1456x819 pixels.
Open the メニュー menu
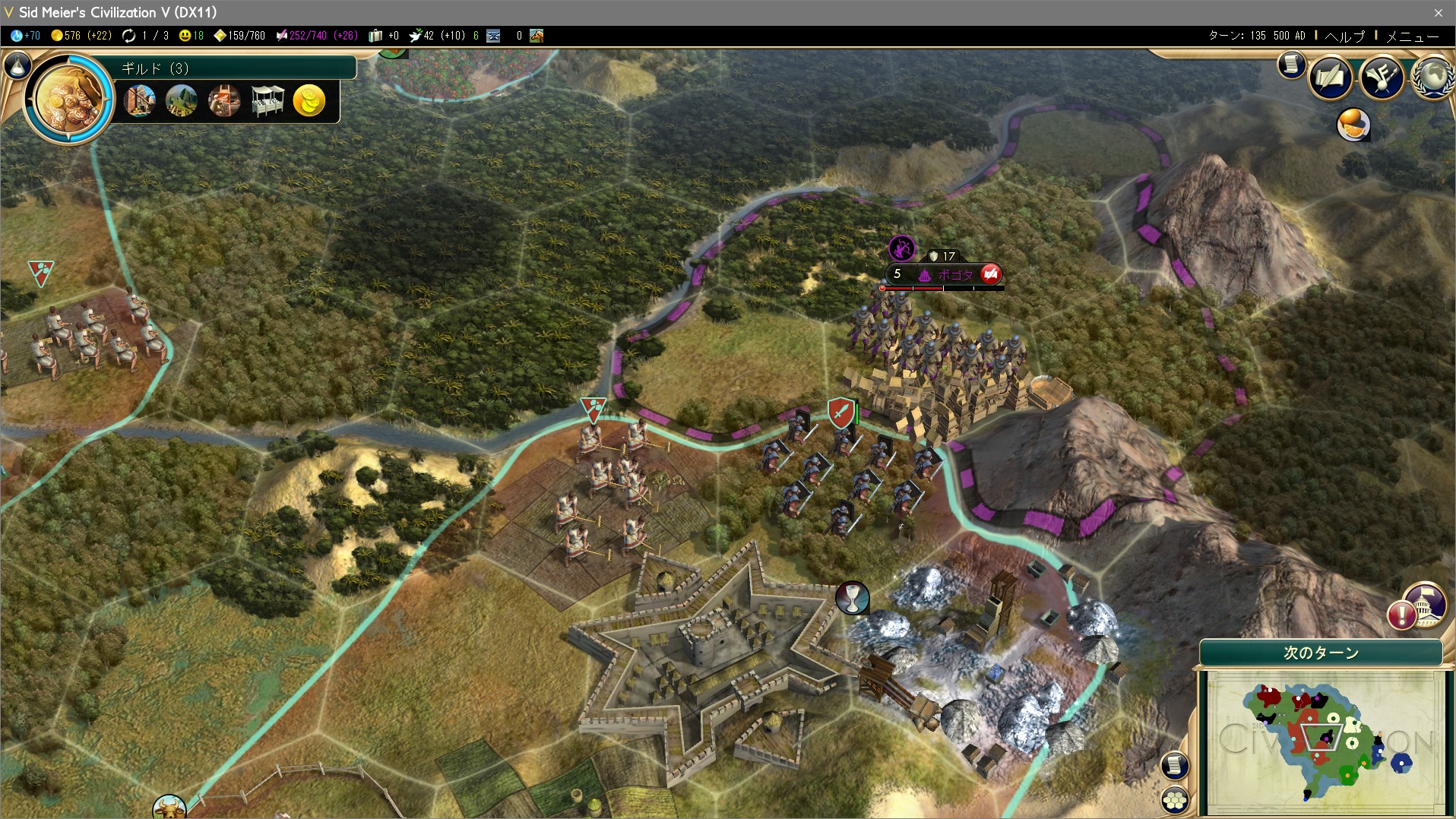point(1413,36)
